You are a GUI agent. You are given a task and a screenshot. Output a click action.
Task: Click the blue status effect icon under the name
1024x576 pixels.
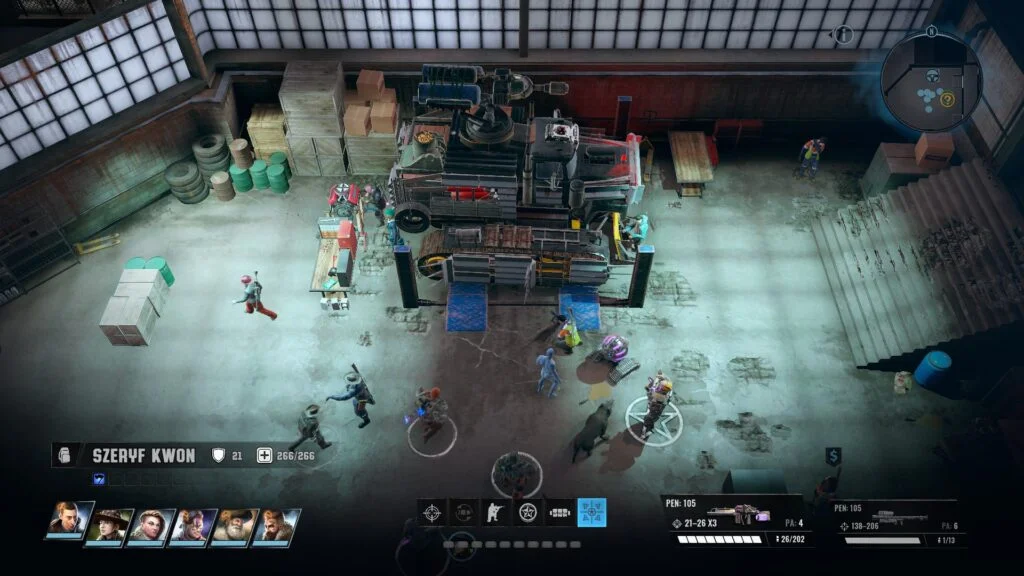[x=99, y=479]
